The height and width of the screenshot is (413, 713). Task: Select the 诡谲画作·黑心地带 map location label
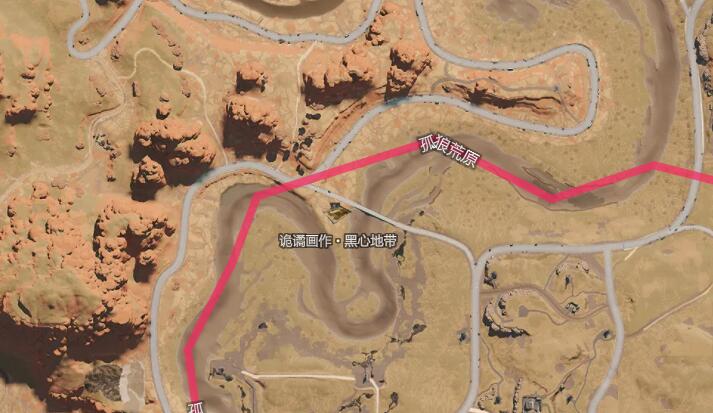click(x=337, y=241)
